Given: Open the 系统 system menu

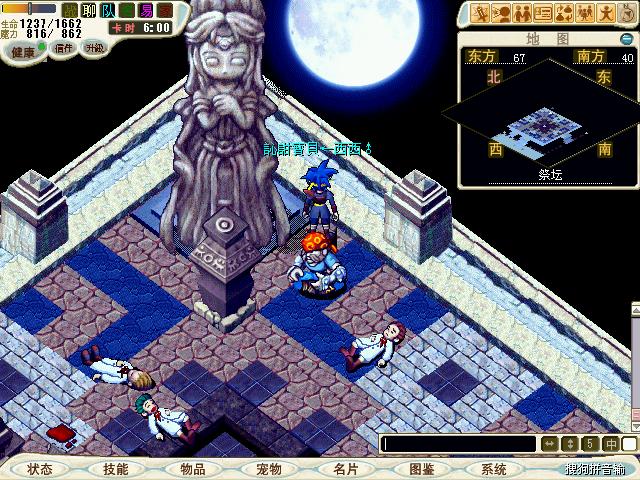Looking at the screenshot, I should point(494,468).
